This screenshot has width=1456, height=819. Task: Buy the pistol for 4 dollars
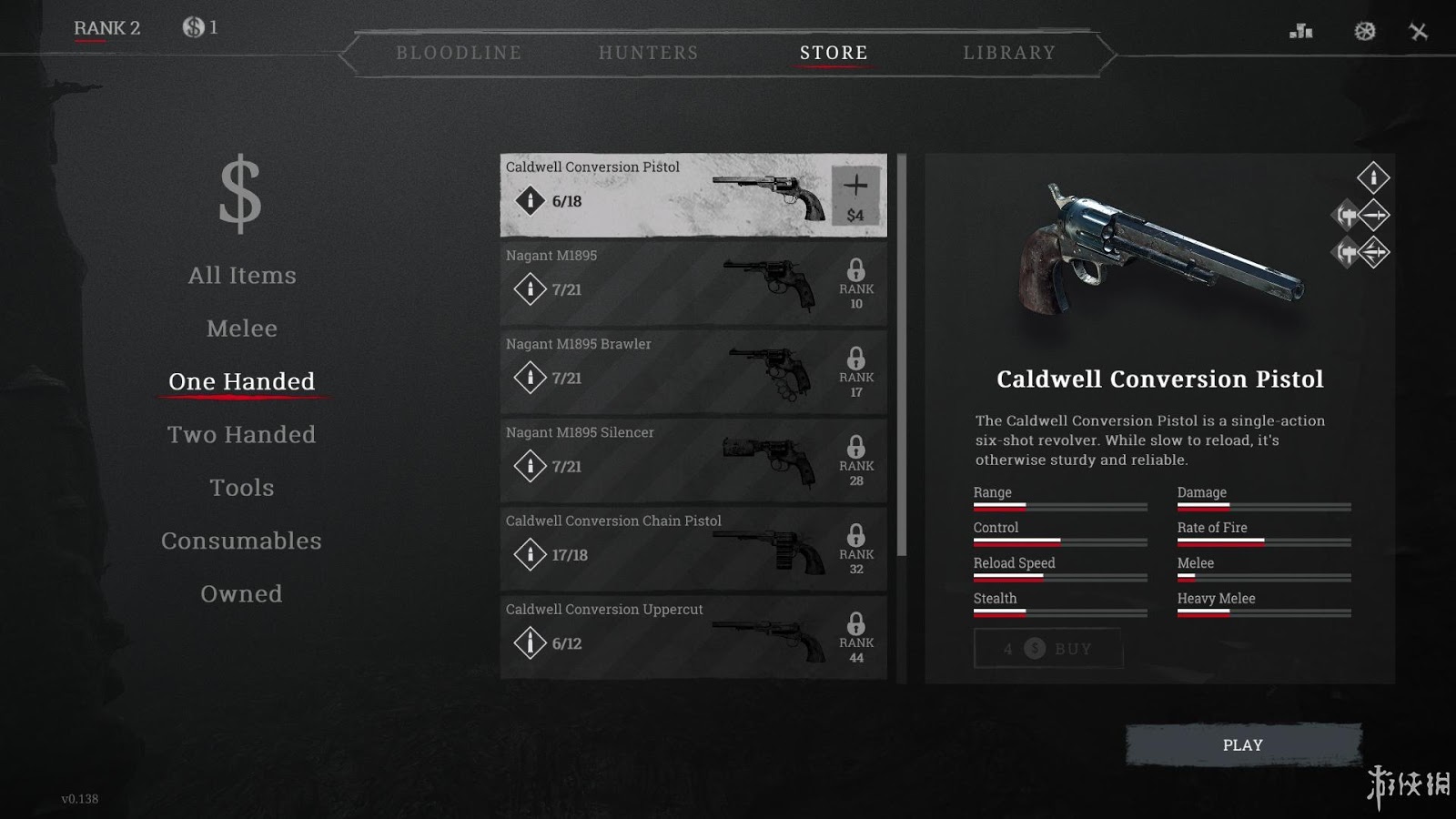[x=1047, y=649]
